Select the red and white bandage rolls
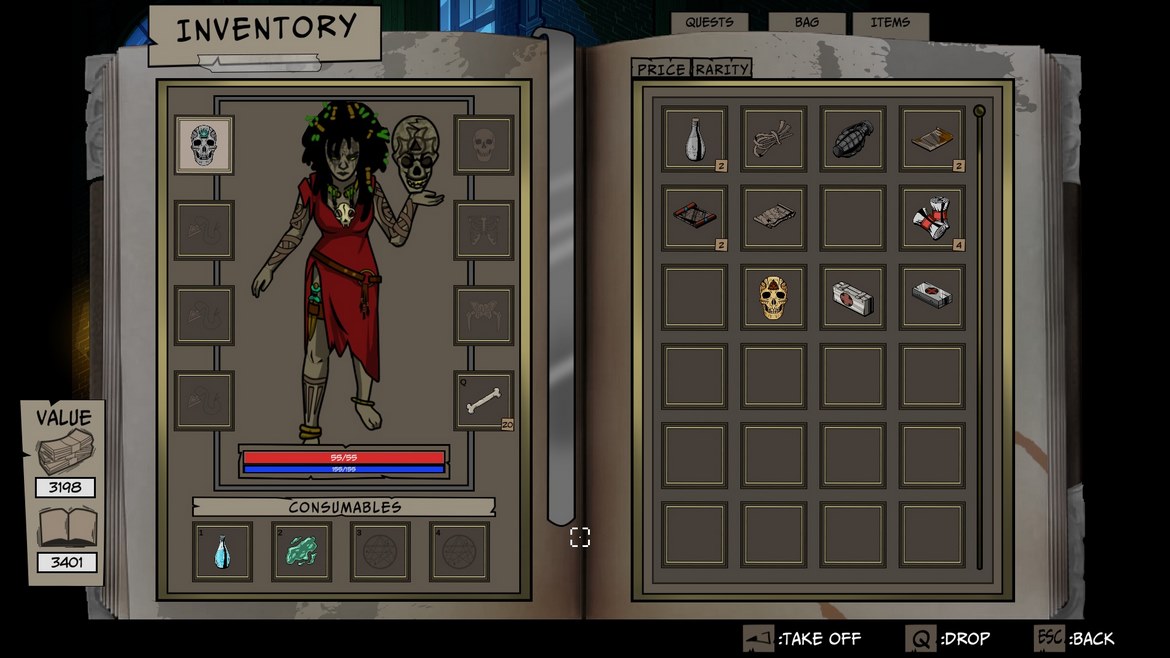 (932, 217)
